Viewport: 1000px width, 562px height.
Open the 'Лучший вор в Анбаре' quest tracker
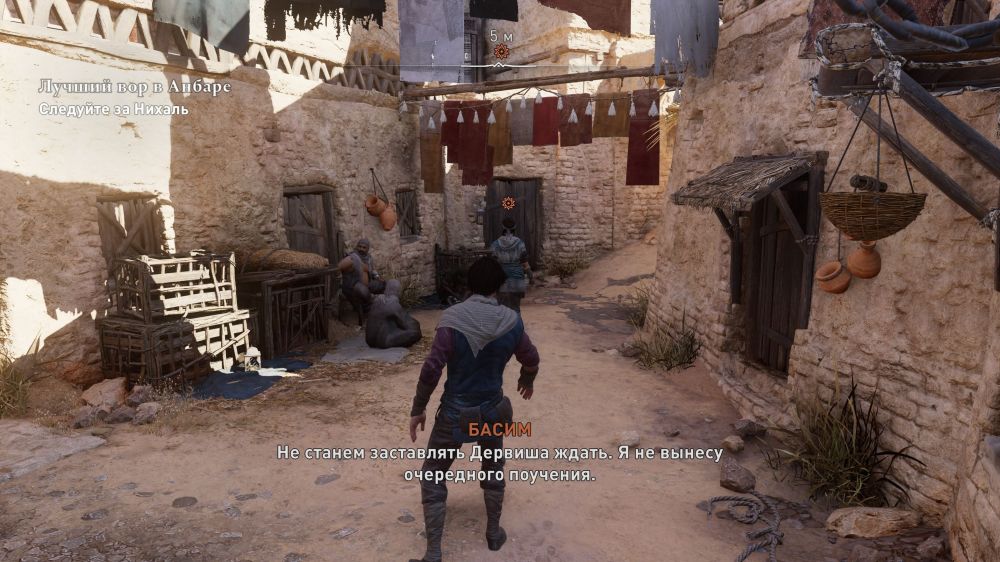pos(134,87)
